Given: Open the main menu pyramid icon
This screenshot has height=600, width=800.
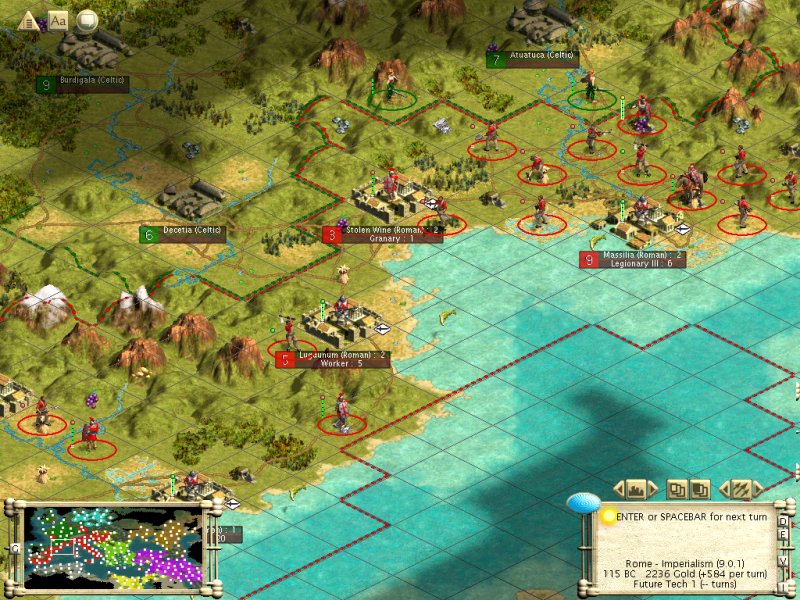Looking at the screenshot, I should click(29, 19).
